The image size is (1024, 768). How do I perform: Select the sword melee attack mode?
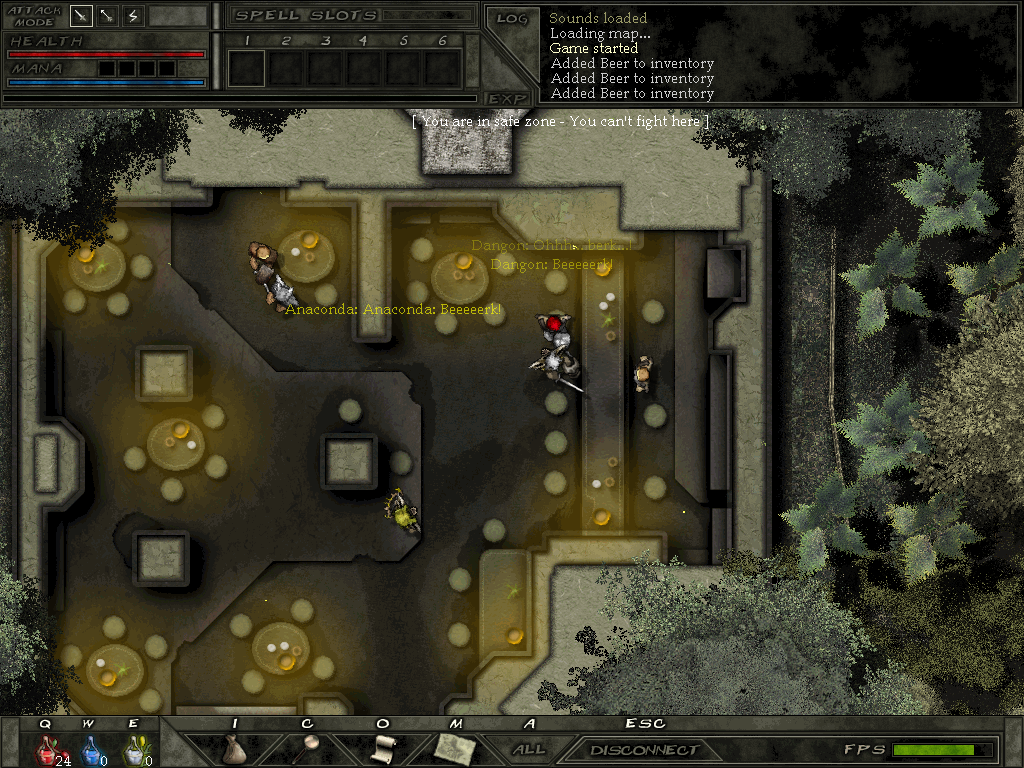pyautogui.click(x=82, y=16)
